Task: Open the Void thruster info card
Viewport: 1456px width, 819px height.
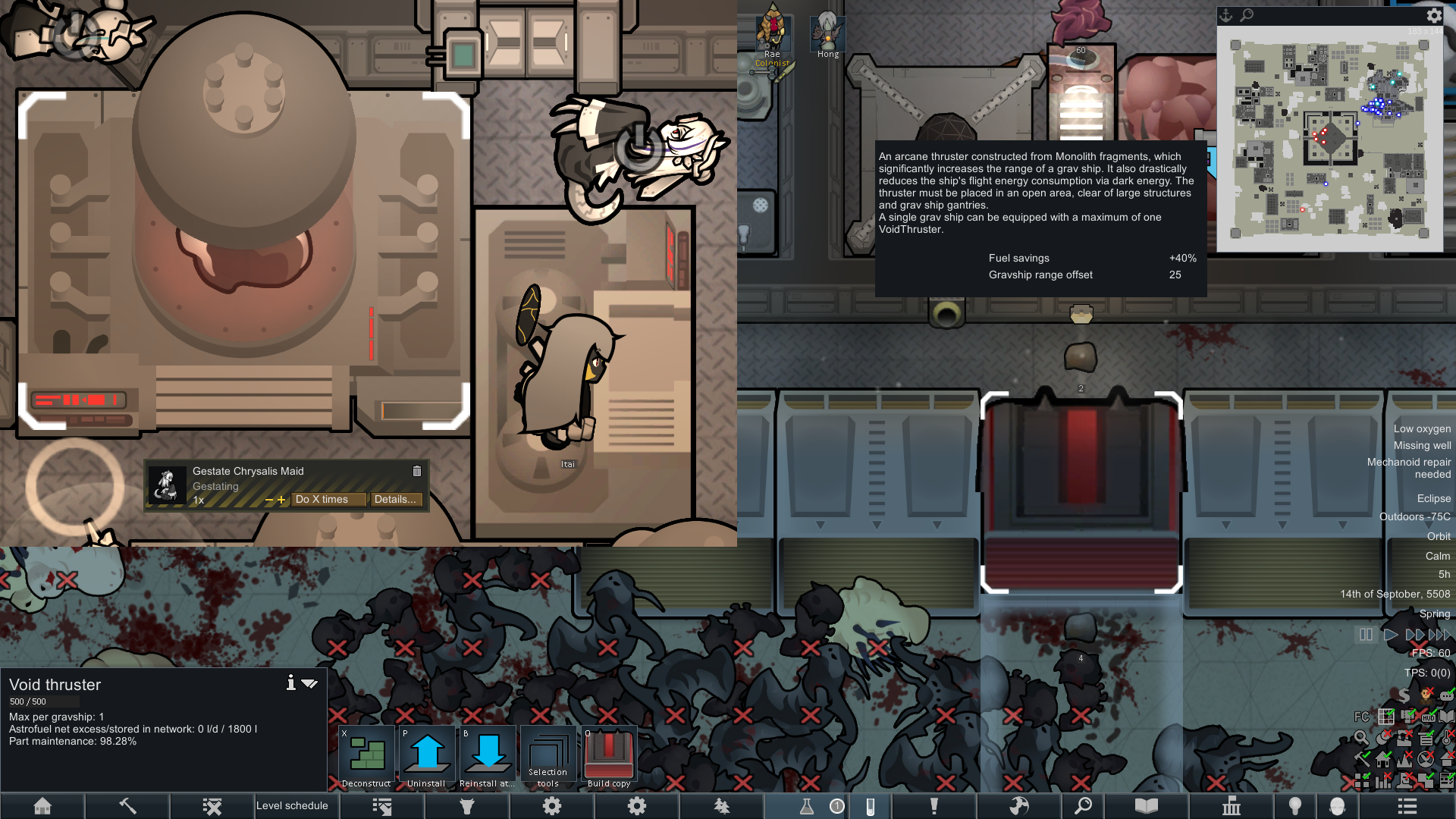Action: click(x=290, y=682)
